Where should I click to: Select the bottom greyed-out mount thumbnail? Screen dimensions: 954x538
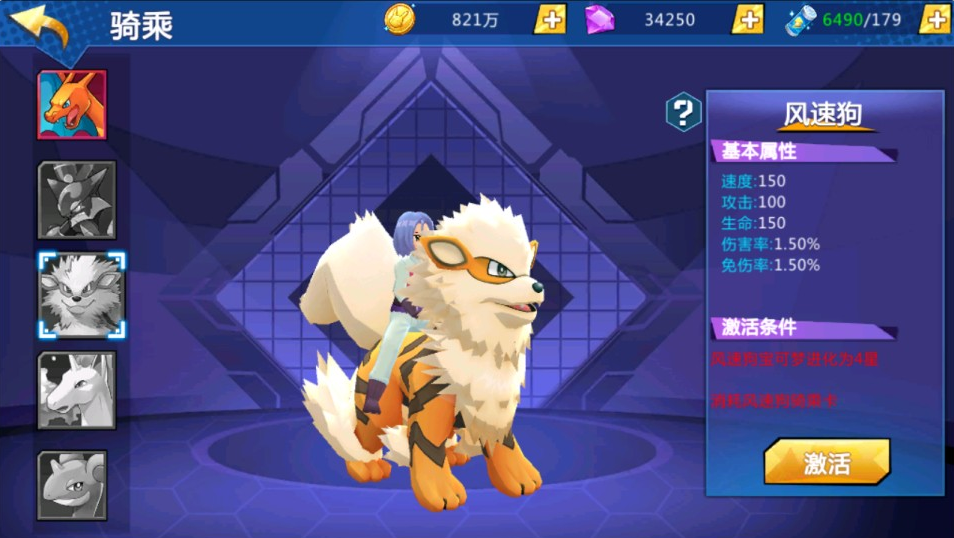[x=72, y=485]
